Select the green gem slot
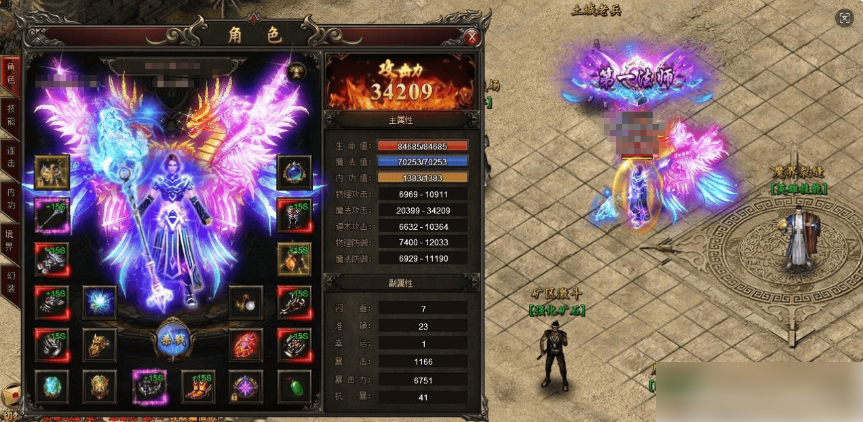The image size is (863, 422). pos(293,386)
